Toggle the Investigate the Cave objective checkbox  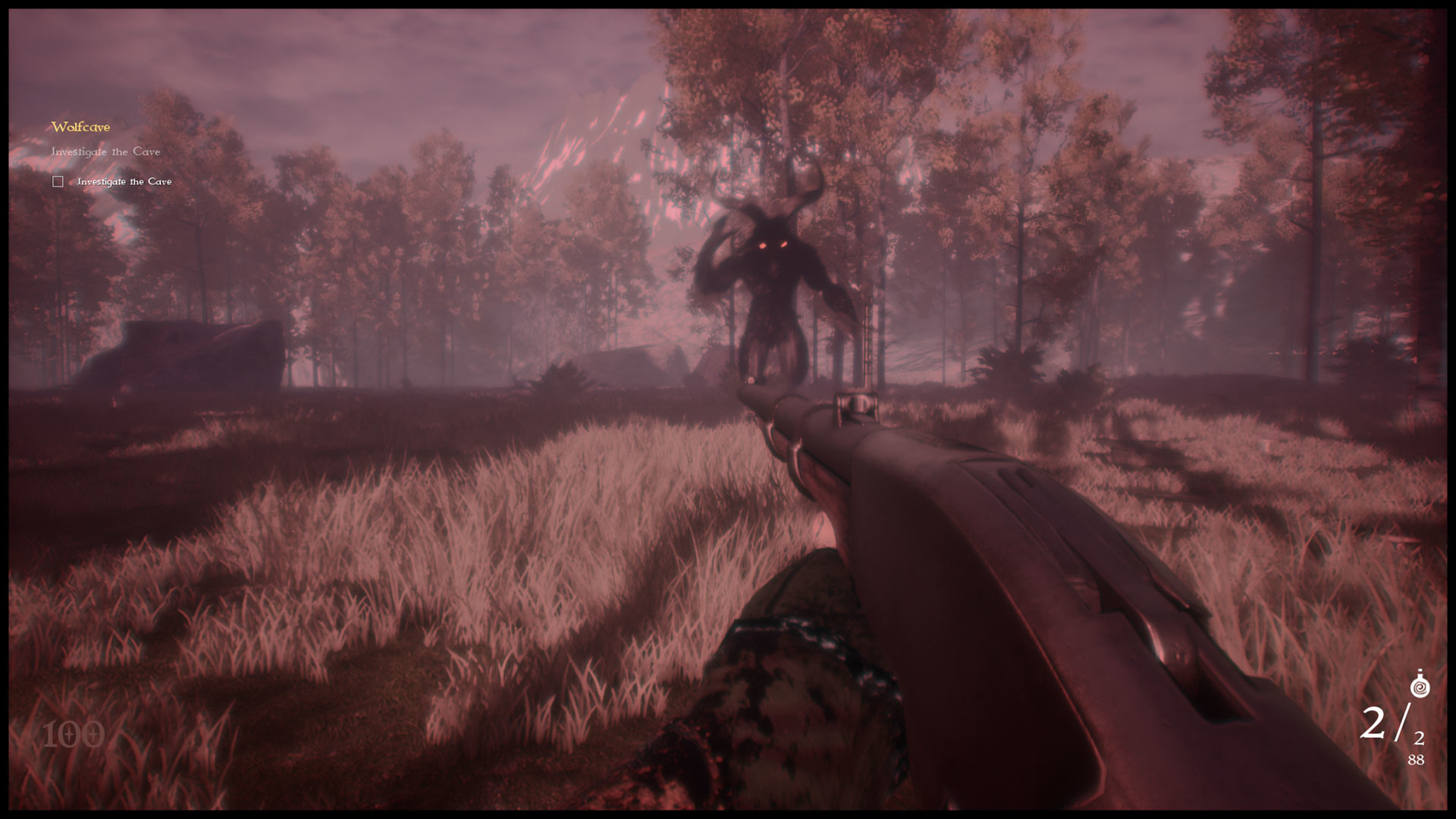(x=58, y=181)
